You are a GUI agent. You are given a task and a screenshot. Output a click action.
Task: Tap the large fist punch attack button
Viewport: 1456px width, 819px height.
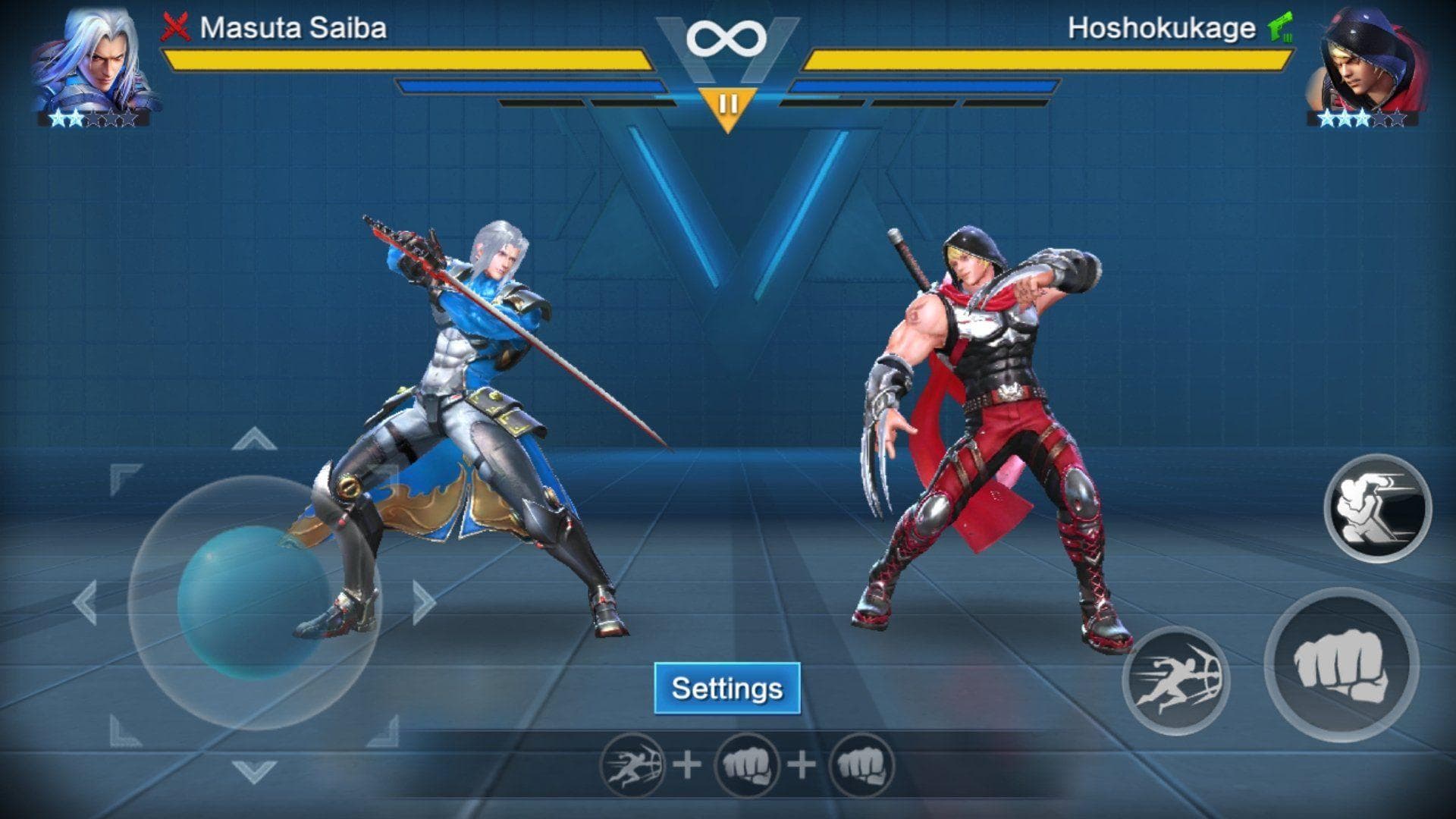[x=1341, y=664]
